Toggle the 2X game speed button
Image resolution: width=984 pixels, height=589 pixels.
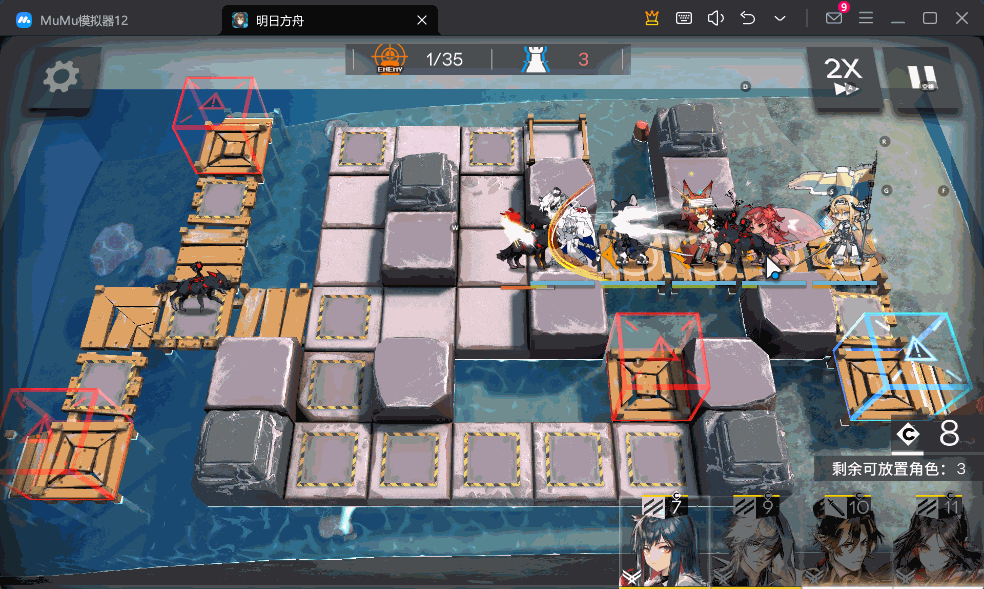point(843,76)
